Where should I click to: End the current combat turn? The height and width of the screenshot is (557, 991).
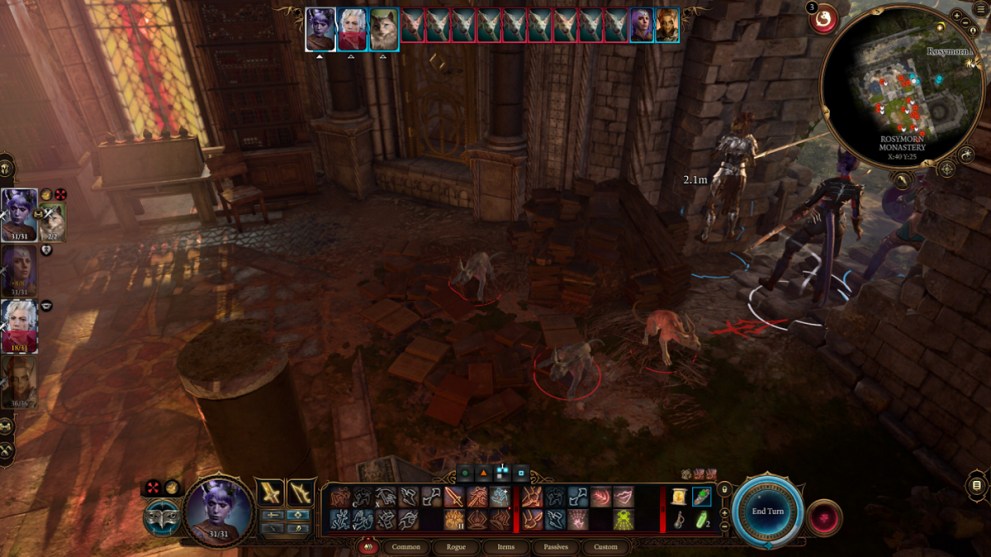pyautogui.click(x=768, y=511)
